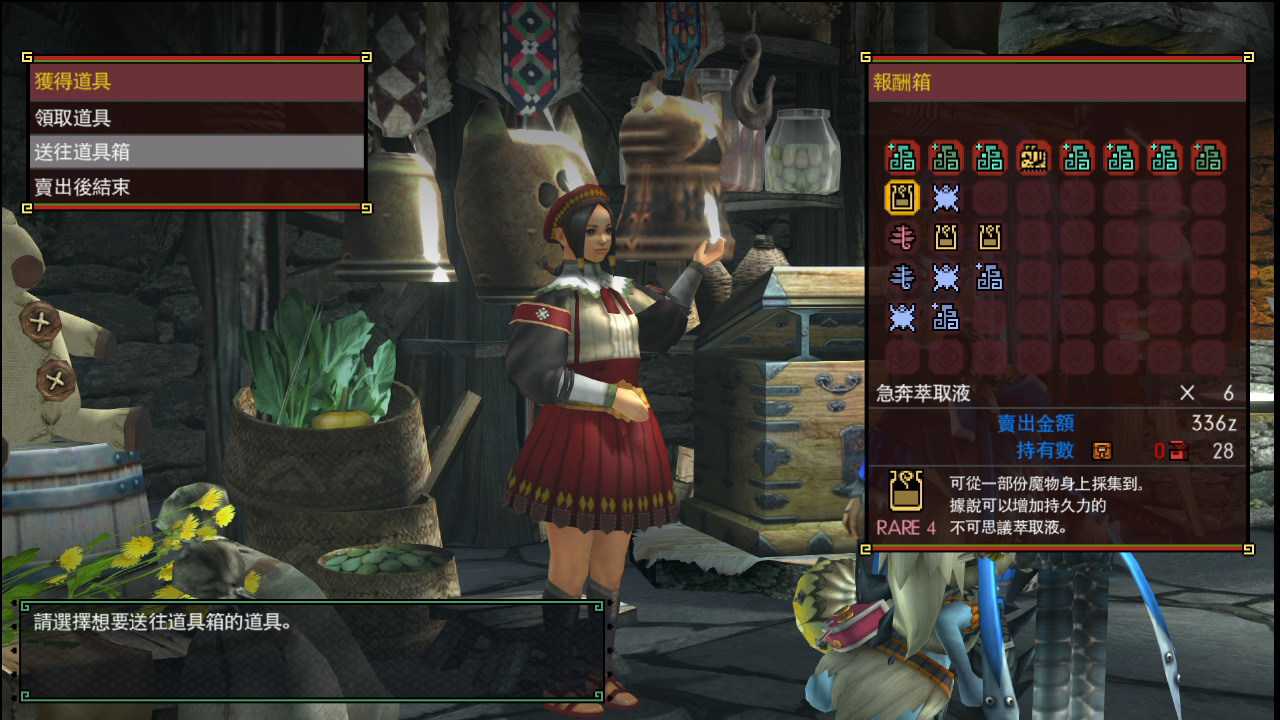Pick the yellow item icon in the reward box
The width and height of the screenshot is (1280, 720).
click(1033, 157)
